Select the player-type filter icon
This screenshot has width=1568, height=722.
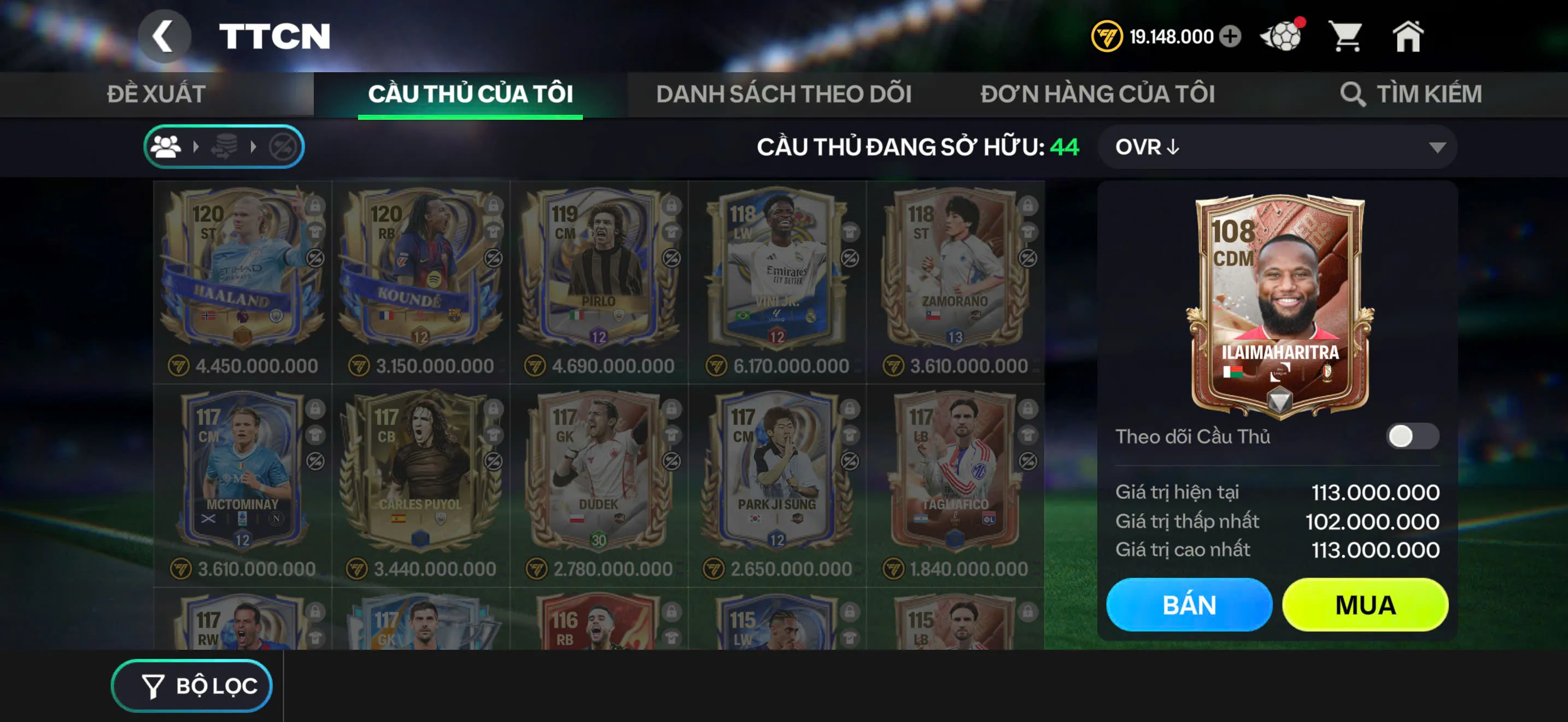(x=166, y=148)
